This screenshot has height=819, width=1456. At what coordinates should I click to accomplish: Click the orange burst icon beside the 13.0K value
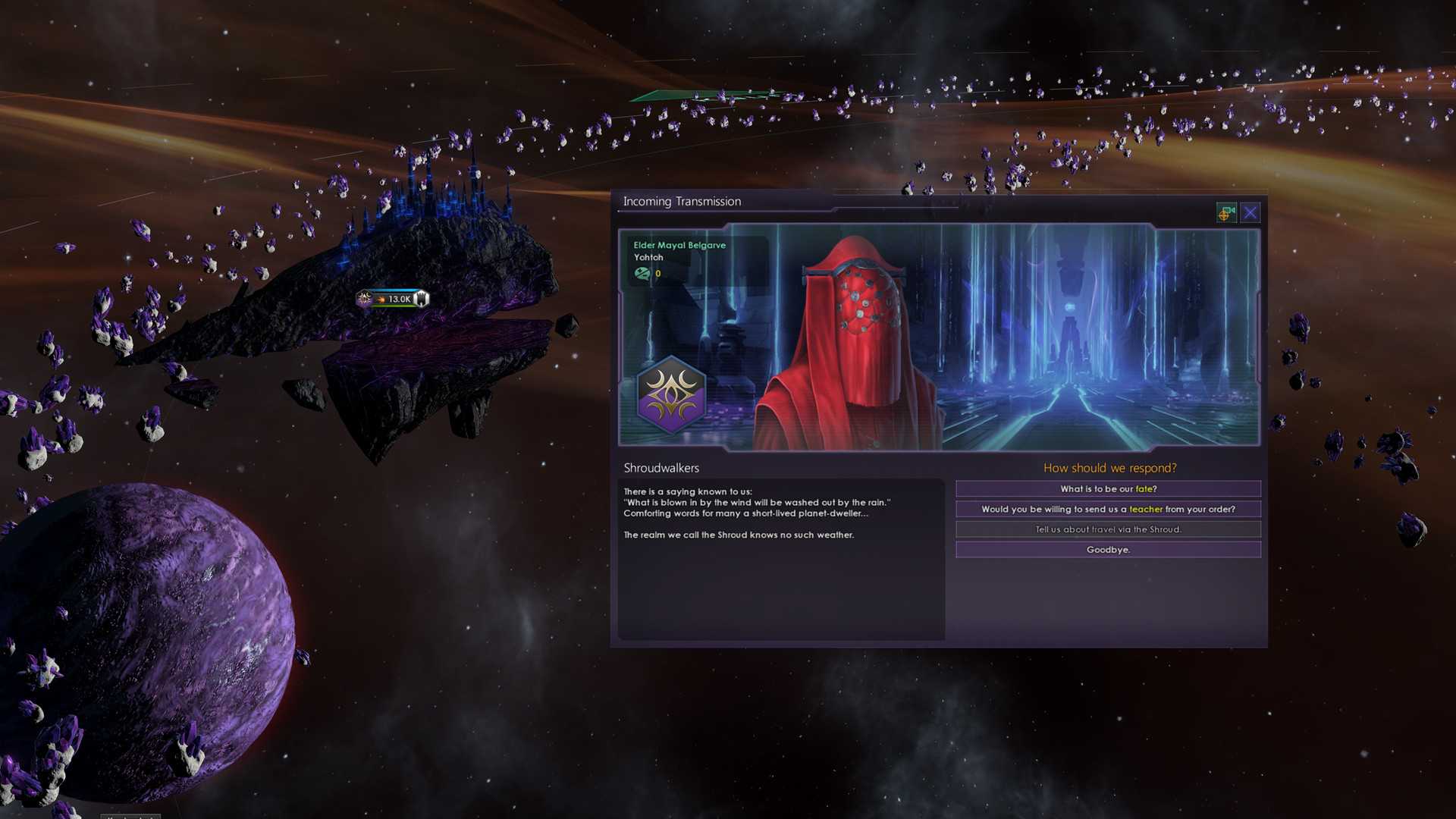380,299
